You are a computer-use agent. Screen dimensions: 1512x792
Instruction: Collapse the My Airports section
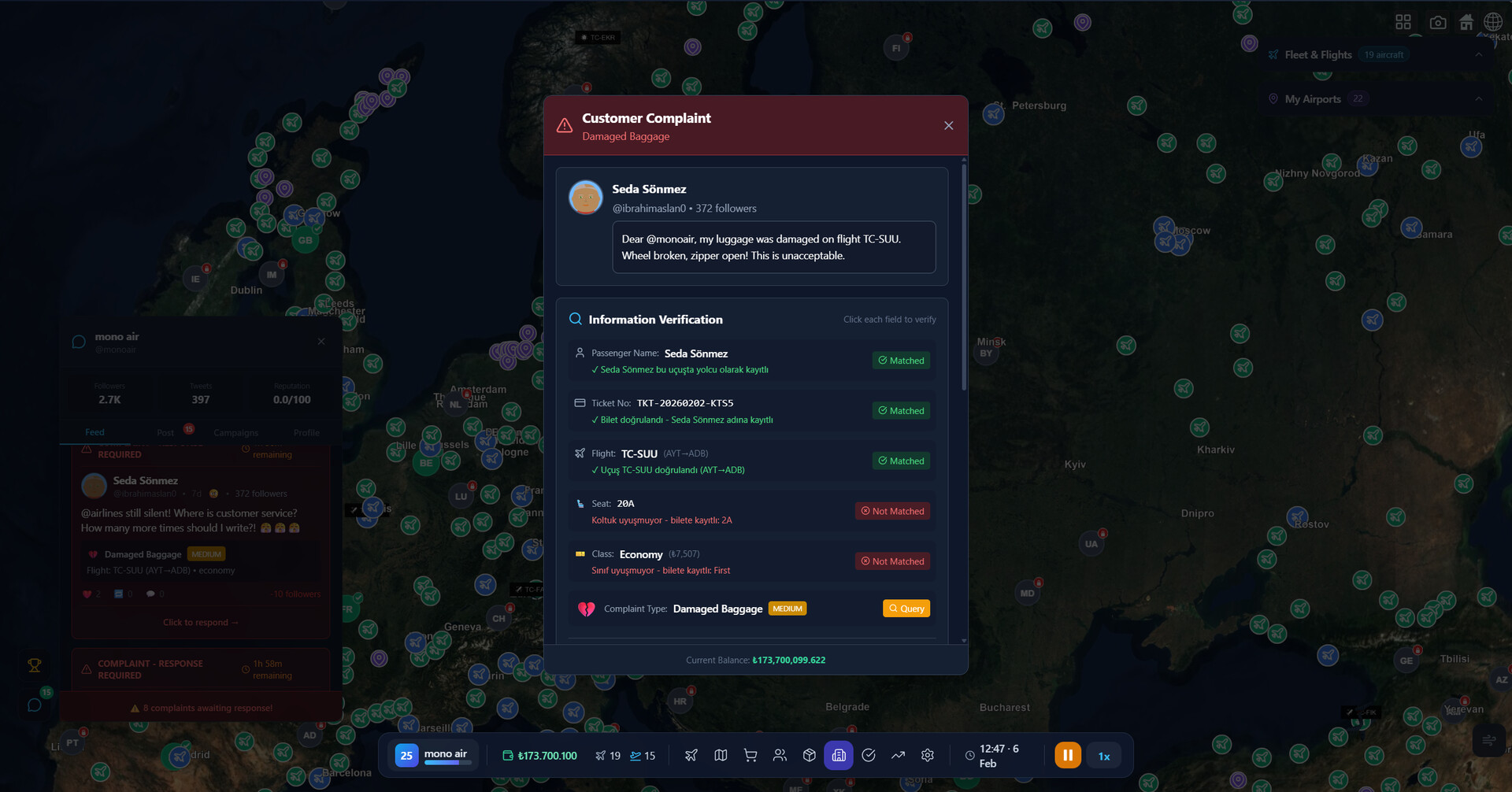tap(1478, 98)
